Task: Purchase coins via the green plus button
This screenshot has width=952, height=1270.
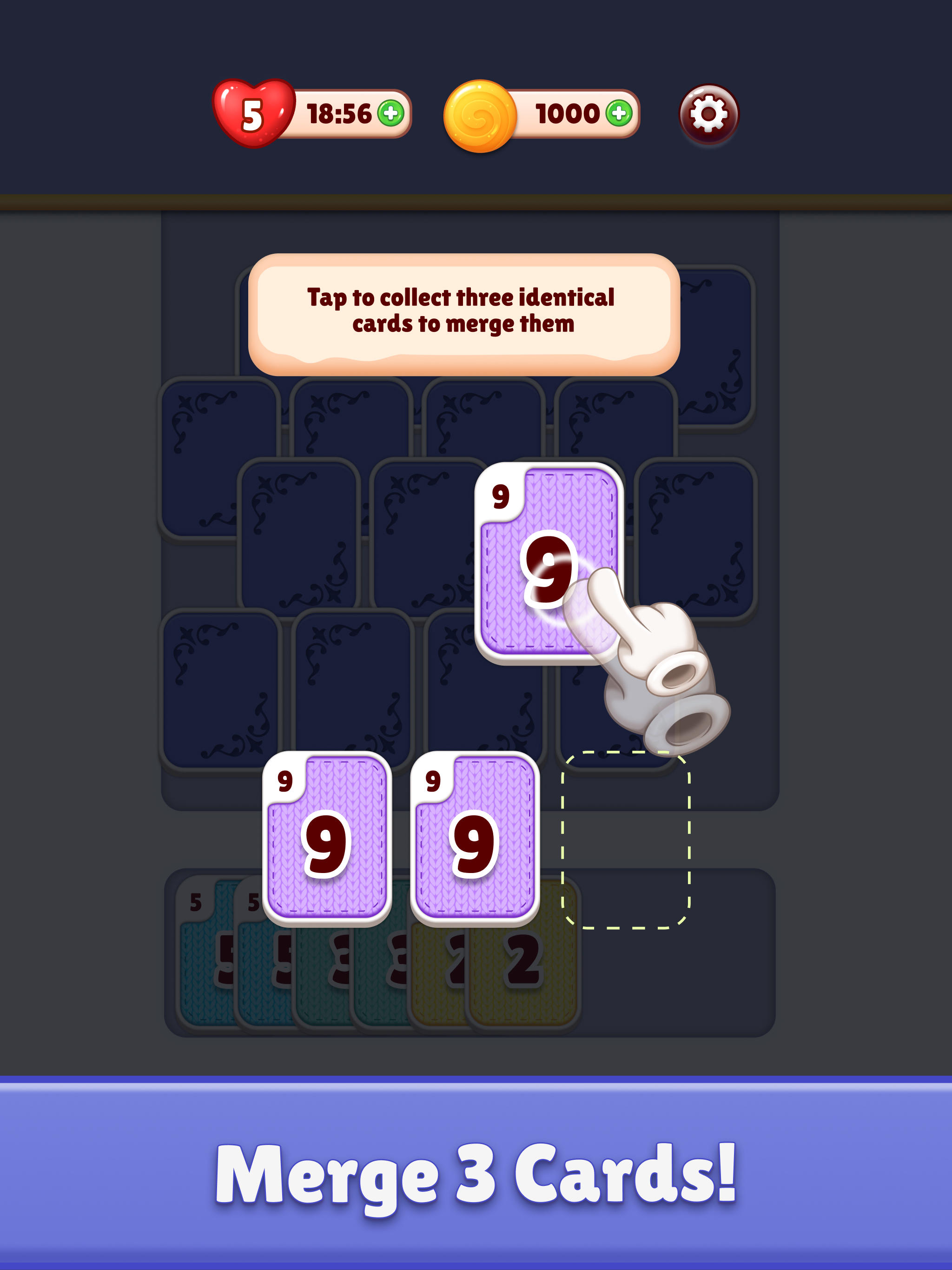Action: pos(620,115)
